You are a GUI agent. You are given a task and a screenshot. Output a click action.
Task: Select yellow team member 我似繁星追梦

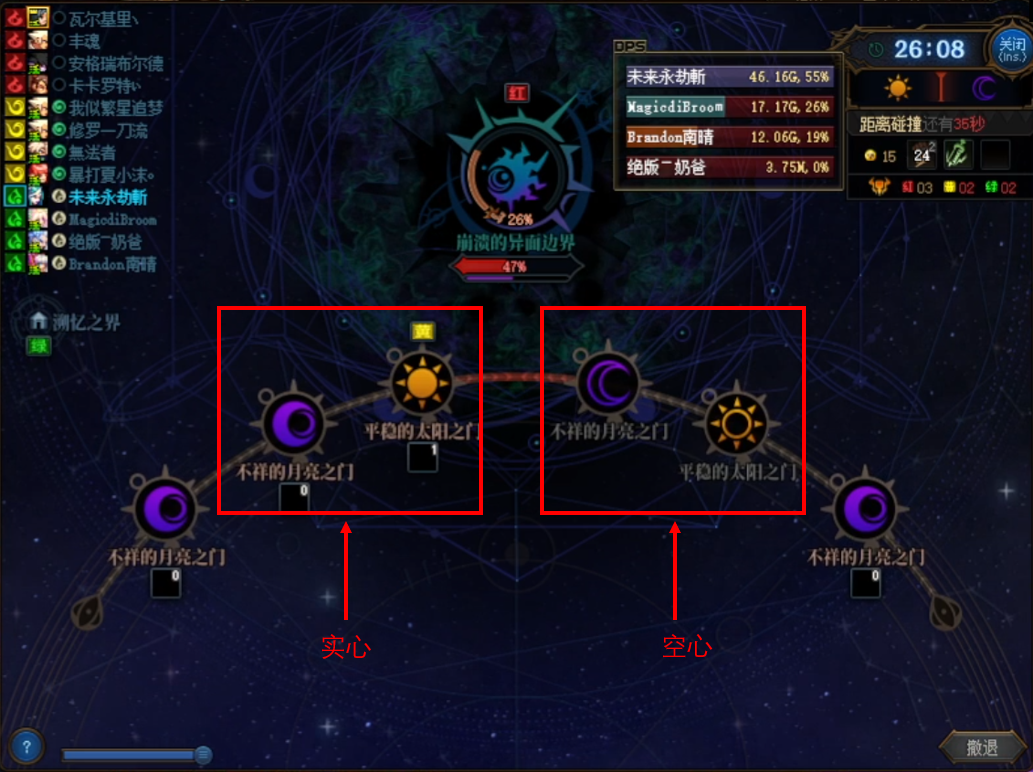tap(115, 108)
